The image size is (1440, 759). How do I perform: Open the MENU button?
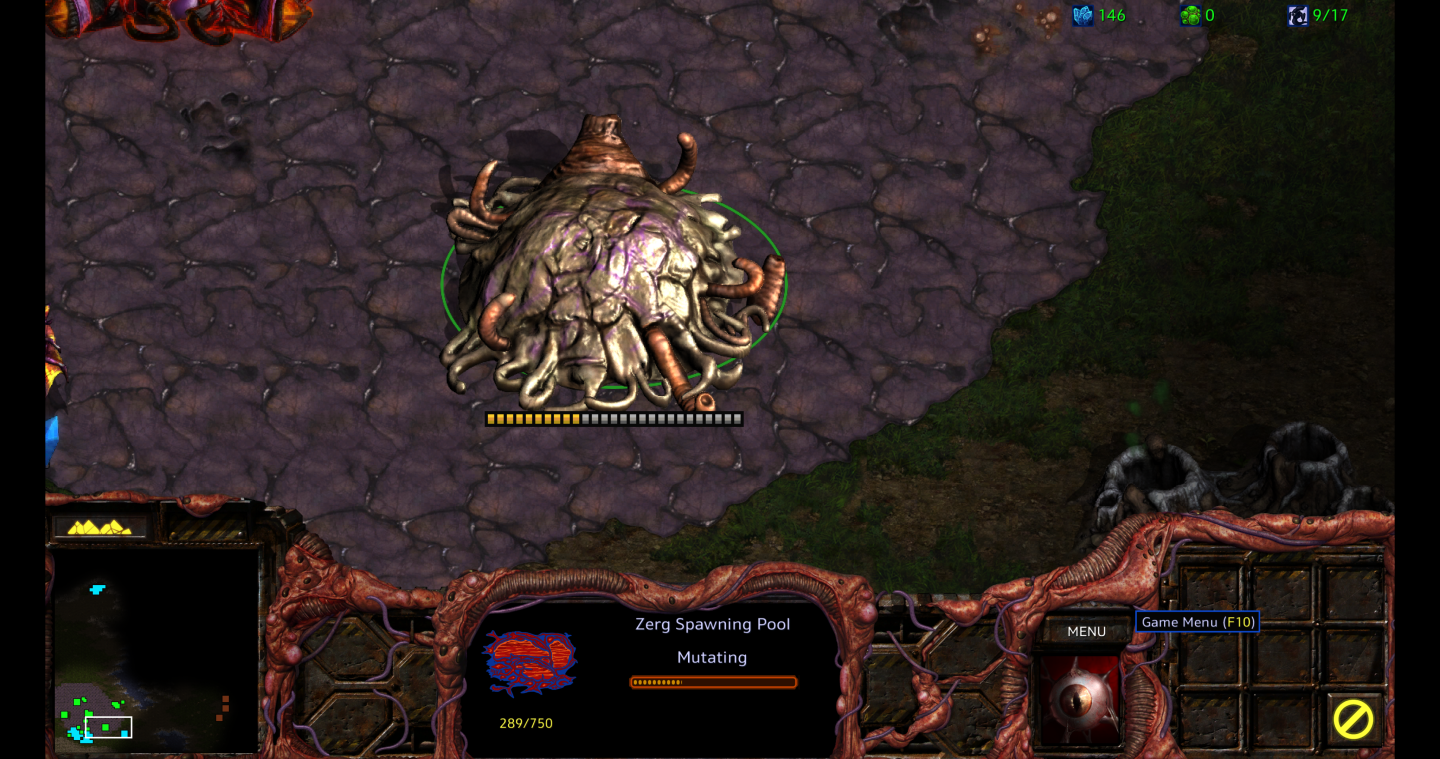(1086, 631)
